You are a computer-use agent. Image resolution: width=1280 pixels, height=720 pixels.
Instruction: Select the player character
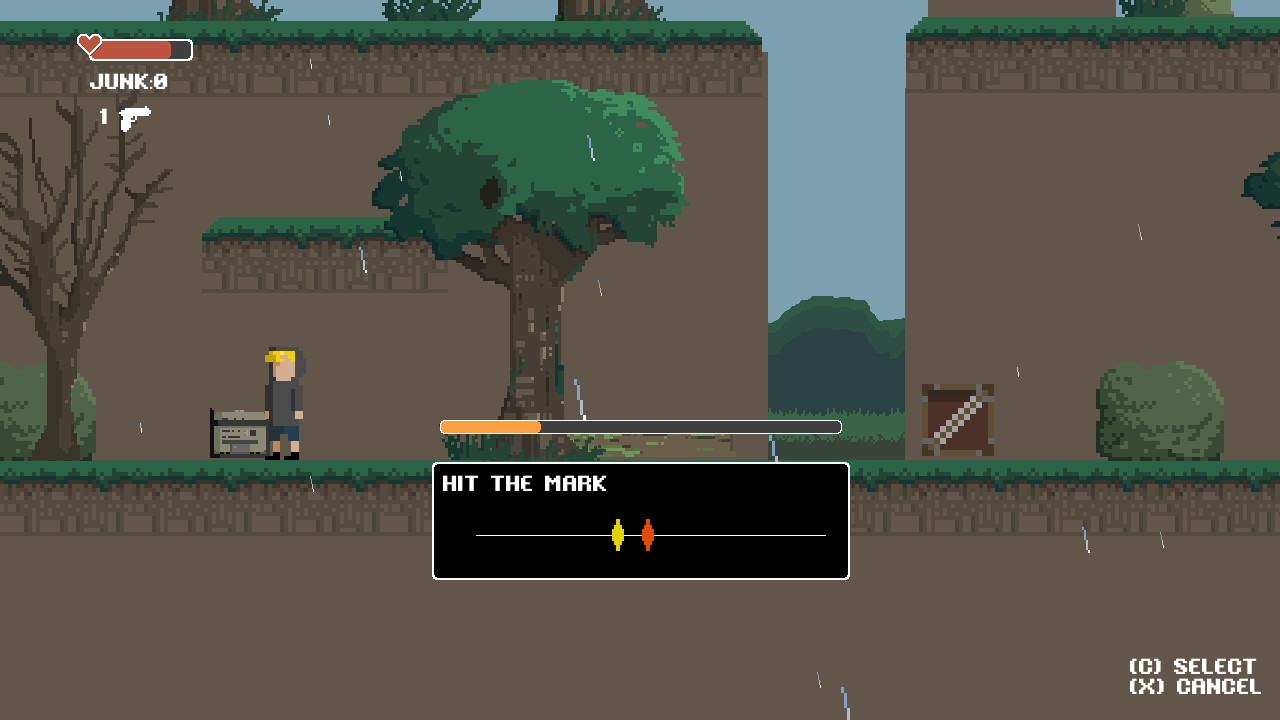coord(281,400)
